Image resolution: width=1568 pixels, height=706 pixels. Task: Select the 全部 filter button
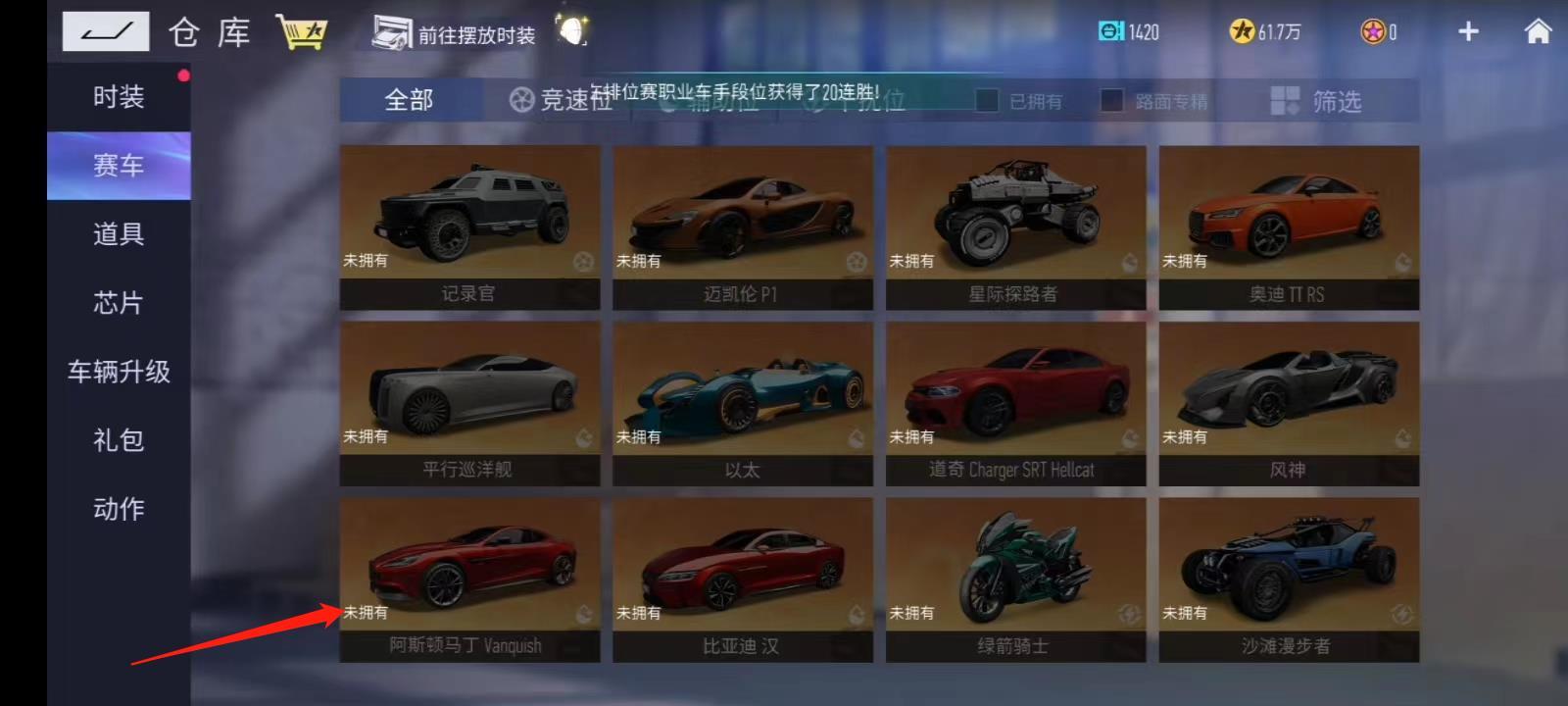(x=411, y=99)
